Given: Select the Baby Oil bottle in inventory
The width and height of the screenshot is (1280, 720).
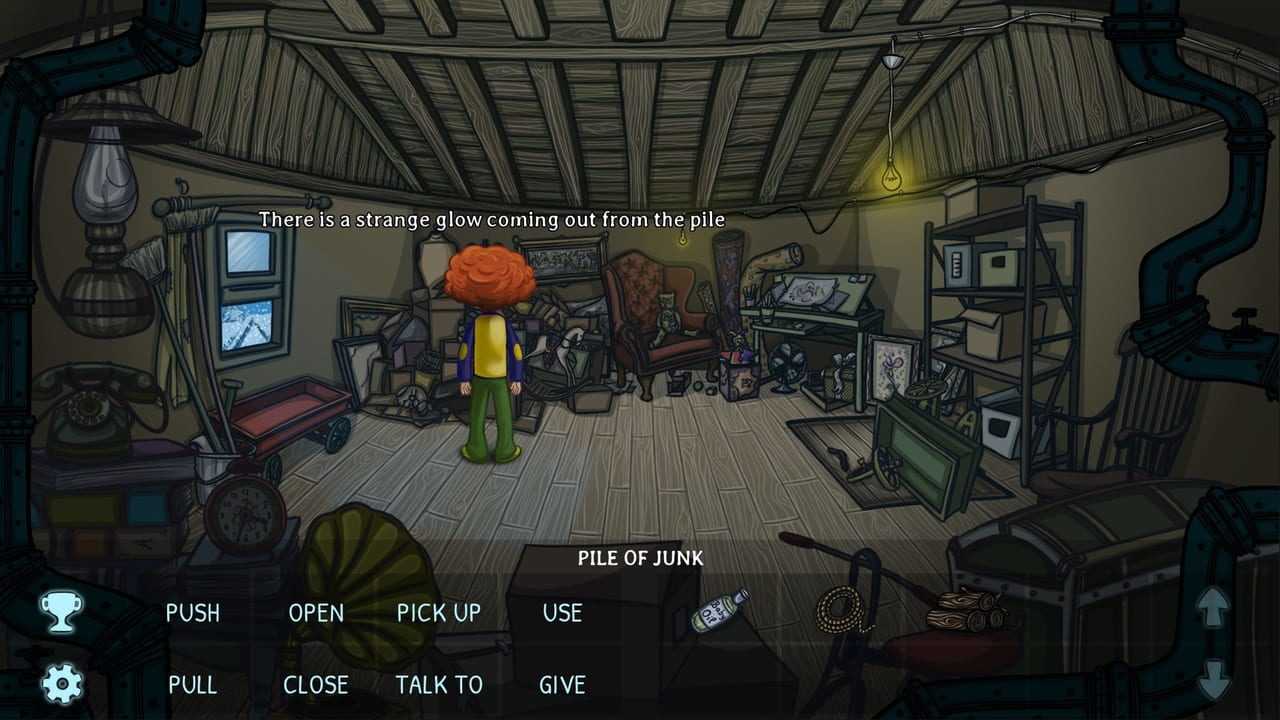Looking at the screenshot, I should (720, 610).
